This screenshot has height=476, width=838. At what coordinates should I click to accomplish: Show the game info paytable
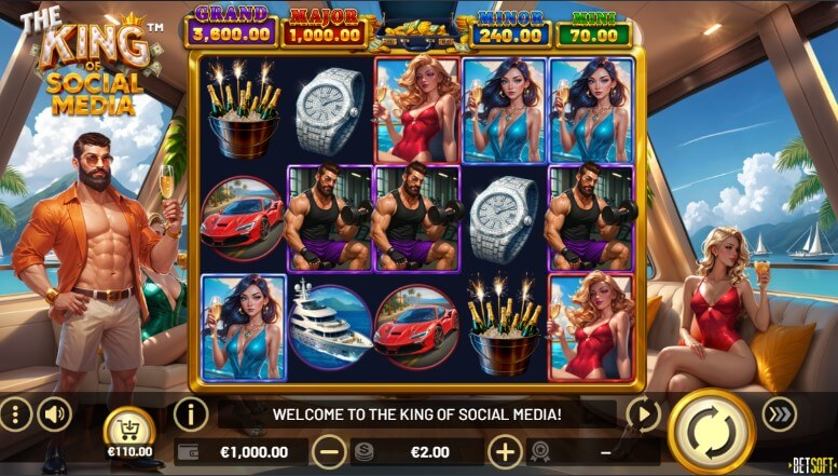(x=190, y=413)
